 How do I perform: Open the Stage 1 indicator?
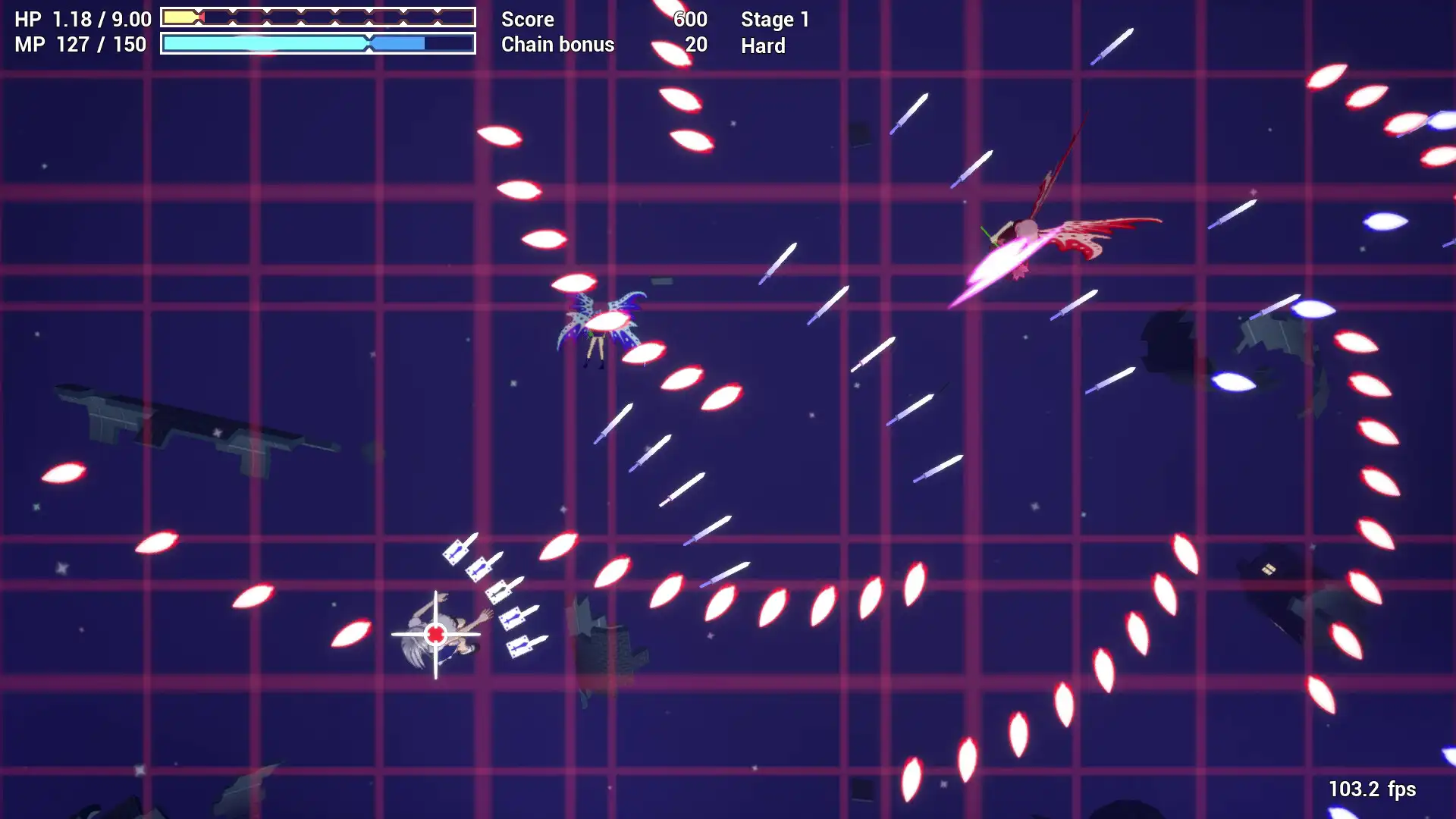tap(775, 19)
